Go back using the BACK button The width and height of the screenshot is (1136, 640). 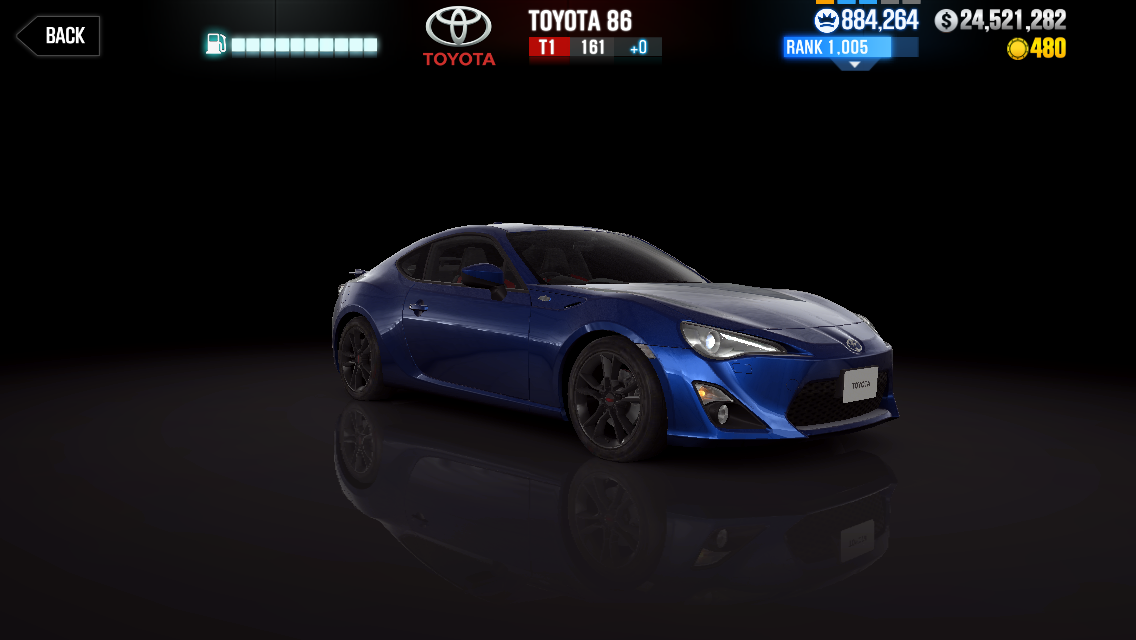pos(58,36)
